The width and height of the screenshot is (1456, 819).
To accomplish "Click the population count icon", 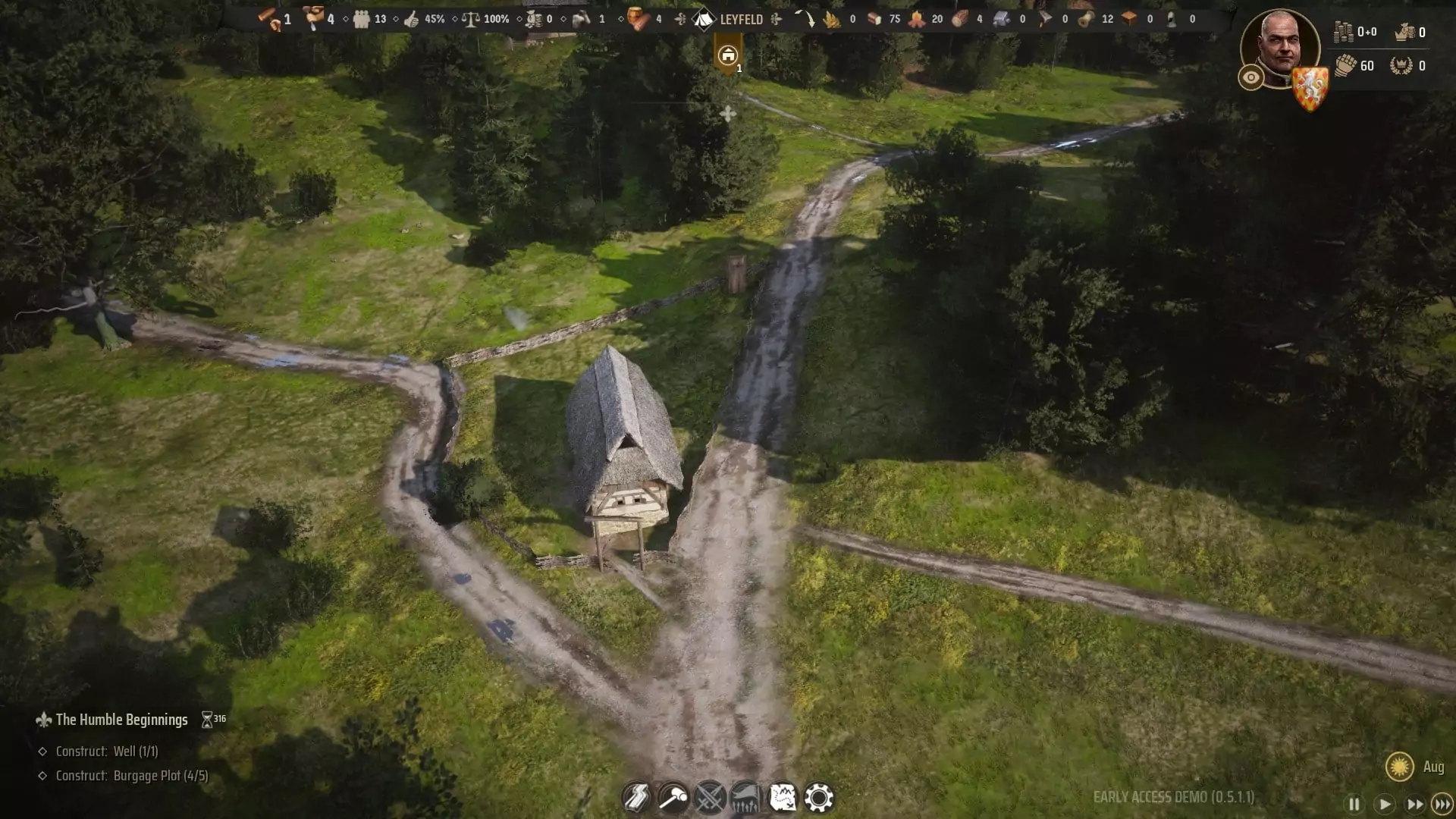I will 362,19.
